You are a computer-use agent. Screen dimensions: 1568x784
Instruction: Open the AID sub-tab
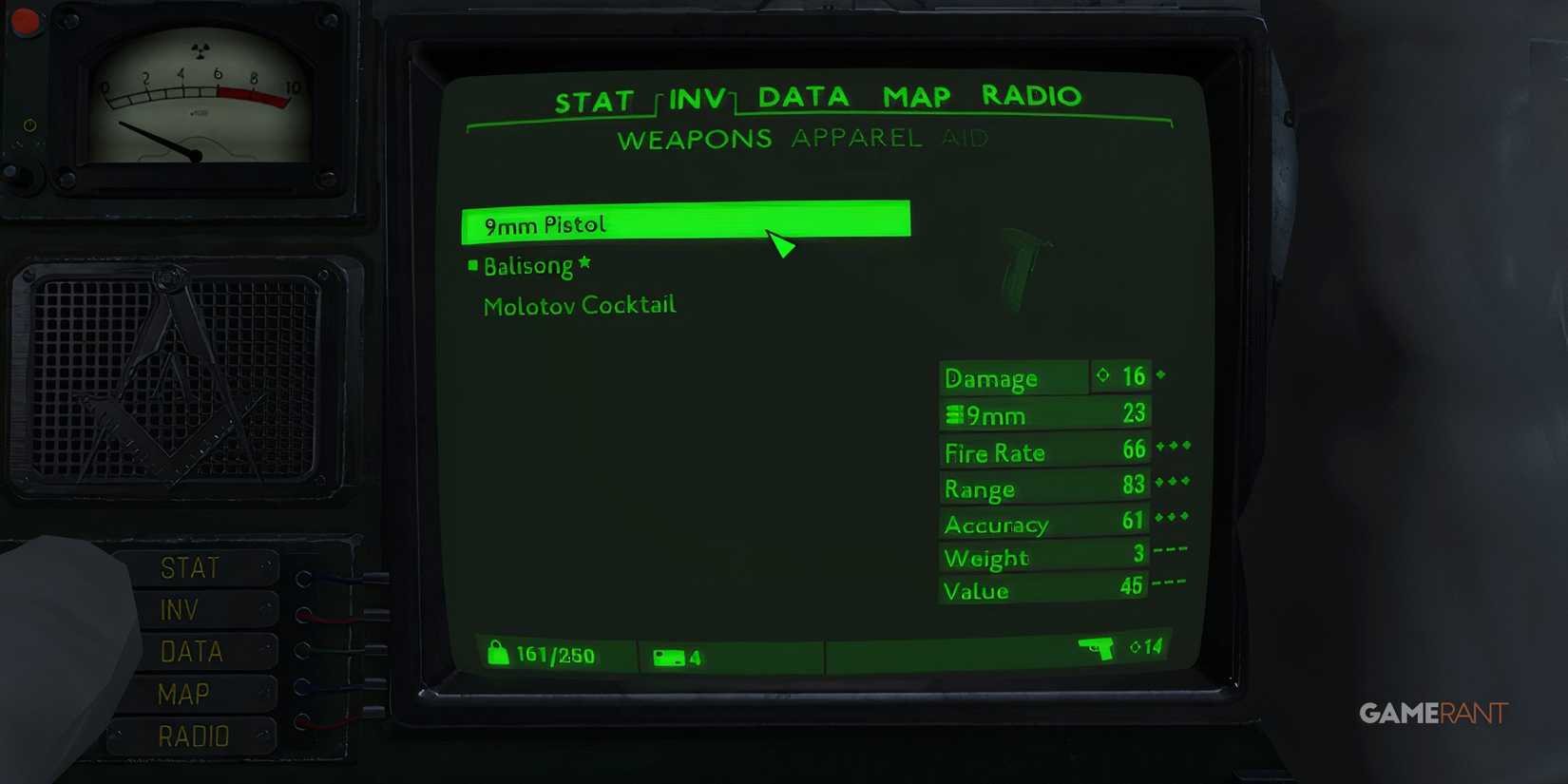pos(967,139)
